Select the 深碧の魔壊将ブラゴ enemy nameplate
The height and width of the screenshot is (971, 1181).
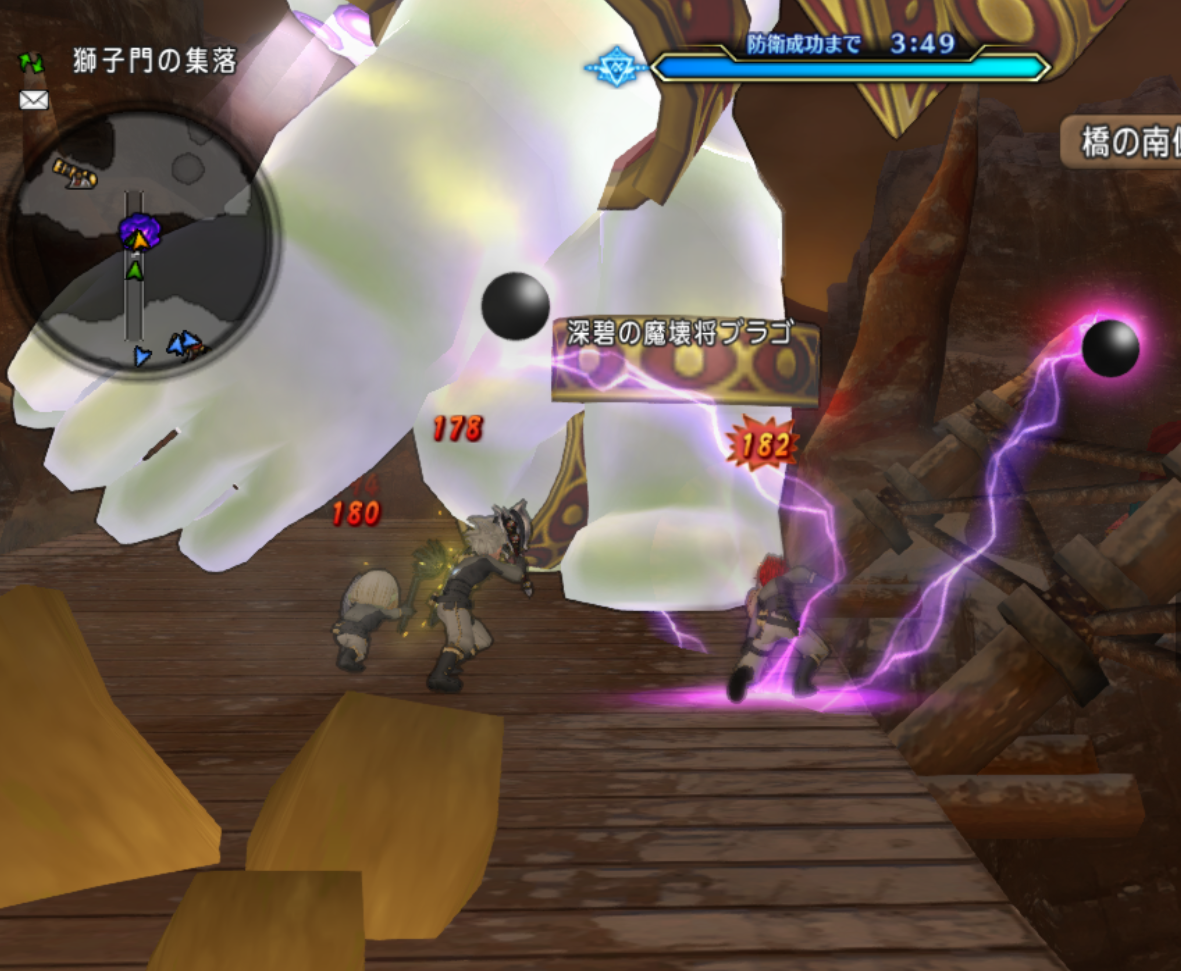(679, 333)
